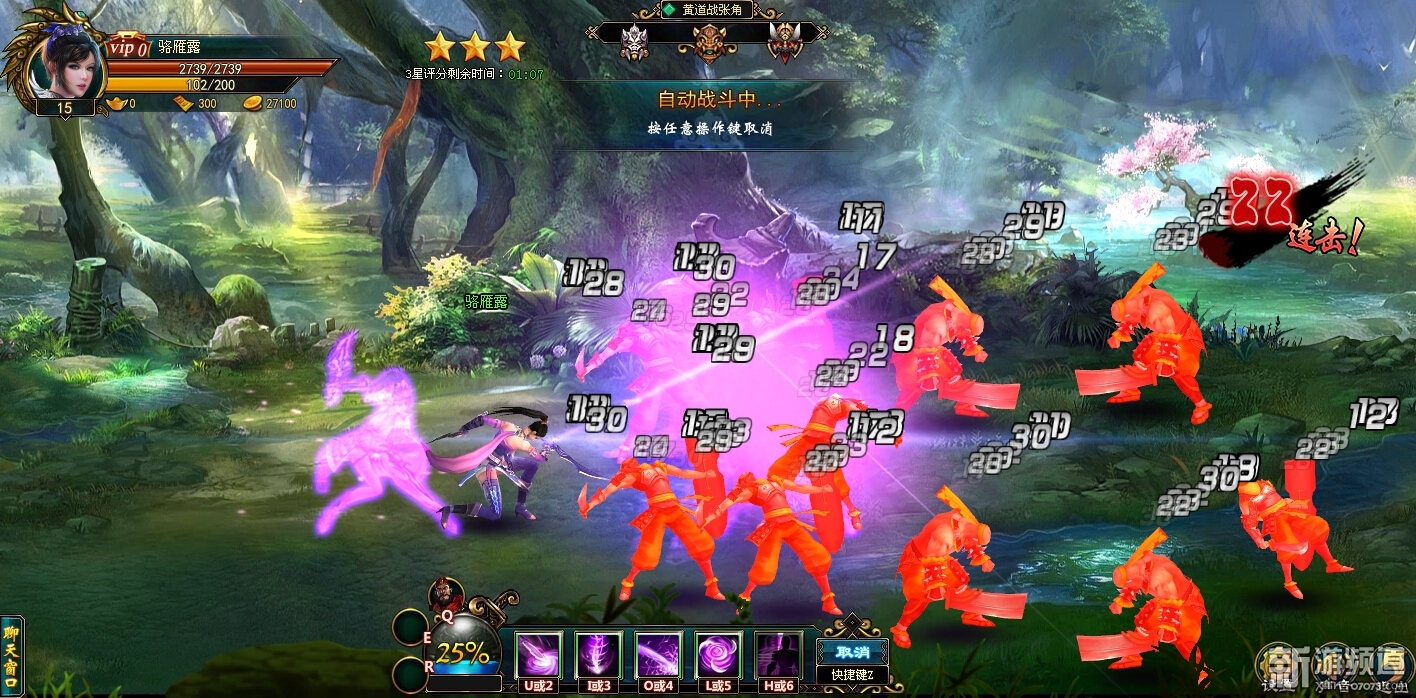This screenshot has height=698, width=1416.
Task: Cast the purple rose swirl skill (L或5)
Action: point(719,655)
